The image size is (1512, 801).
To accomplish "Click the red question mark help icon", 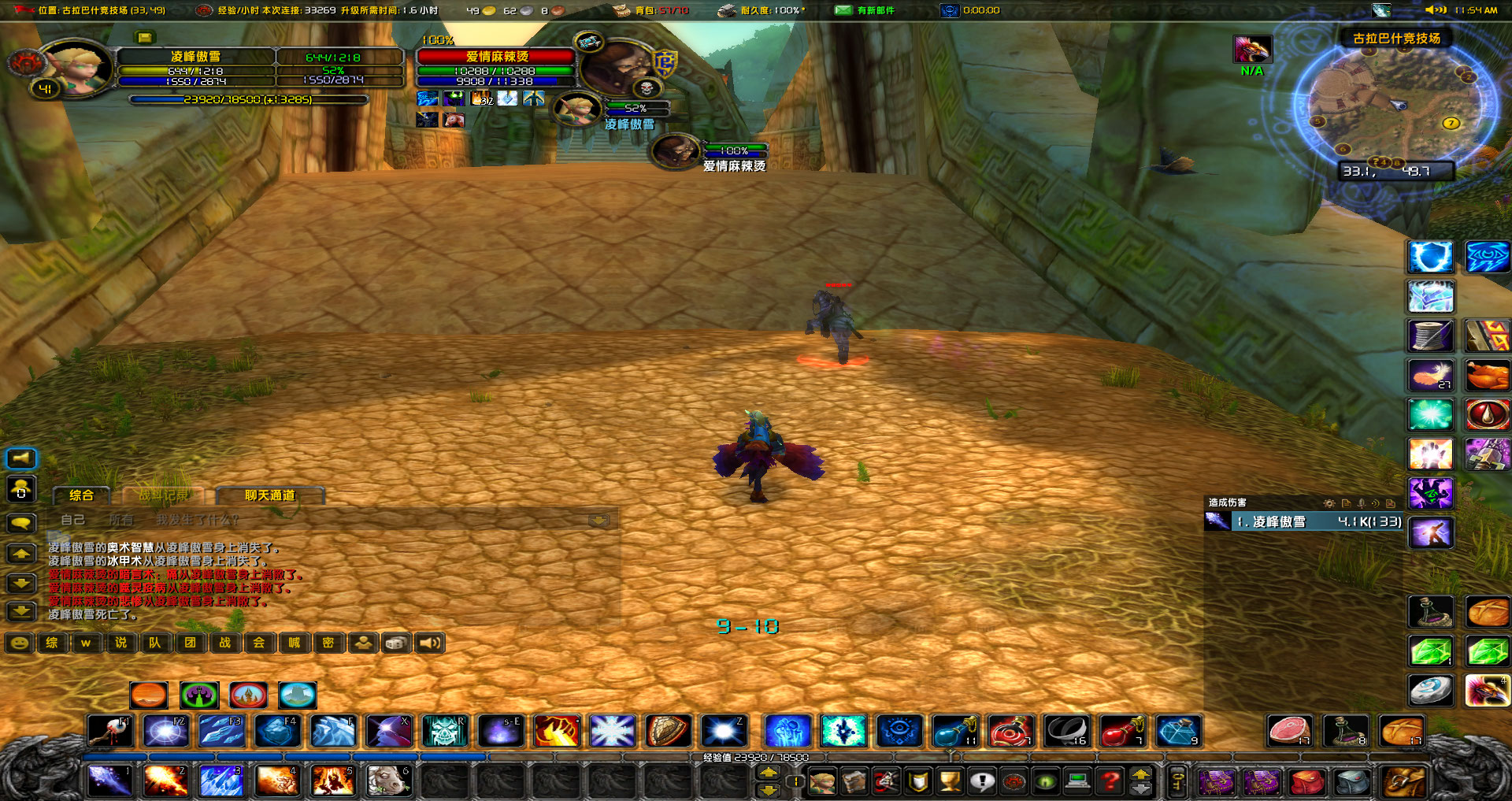I will [1110, 782].
